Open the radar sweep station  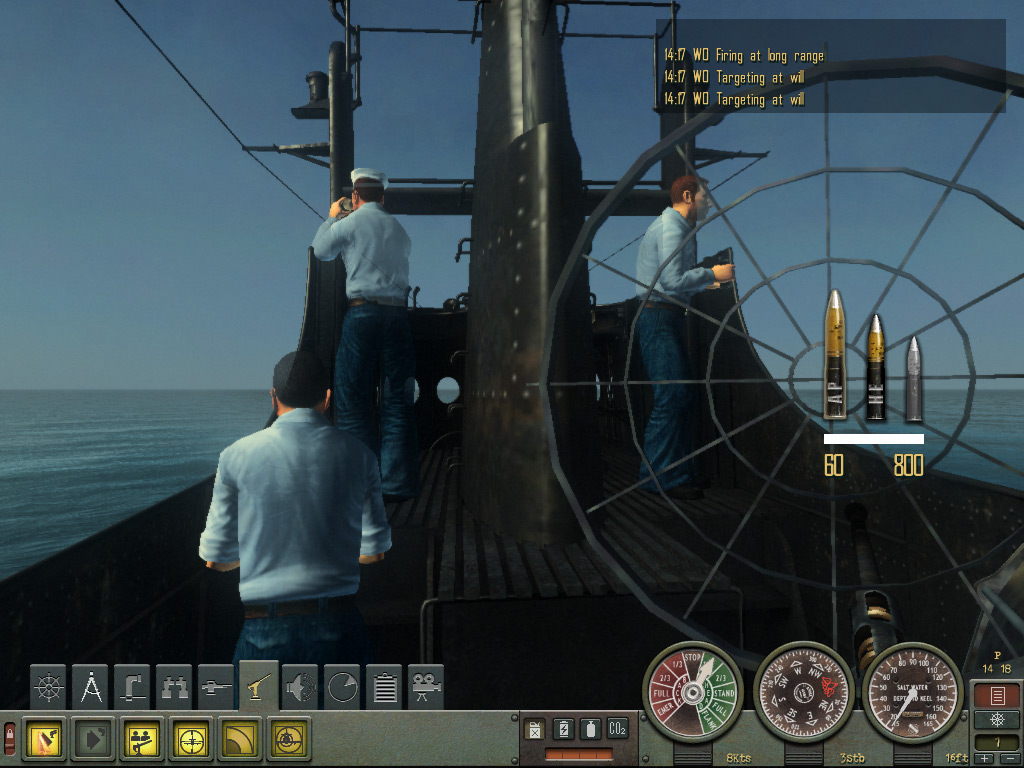[x=343, y=687]
